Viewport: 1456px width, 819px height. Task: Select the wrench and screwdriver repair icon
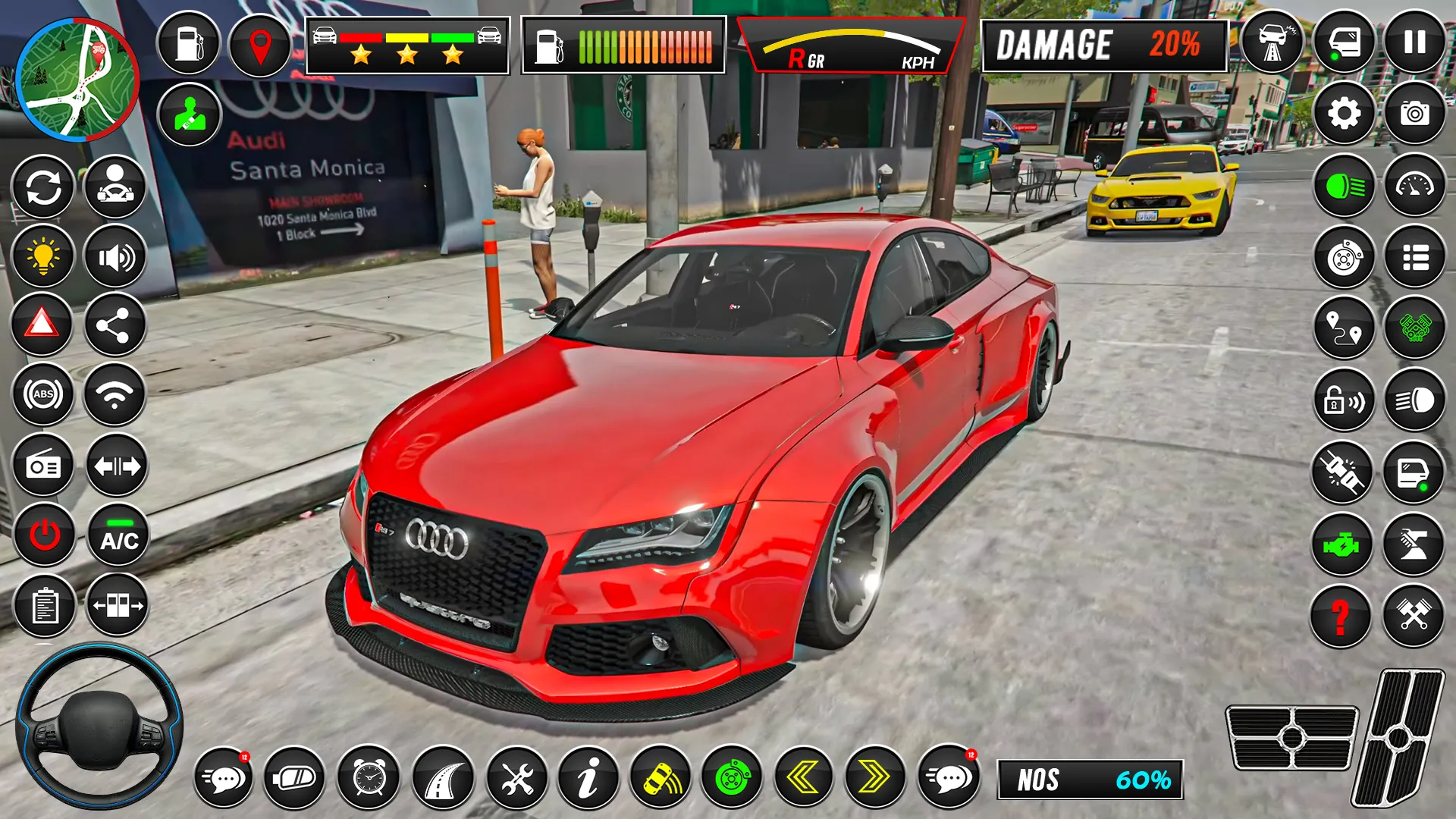click(x=516, y=778)
